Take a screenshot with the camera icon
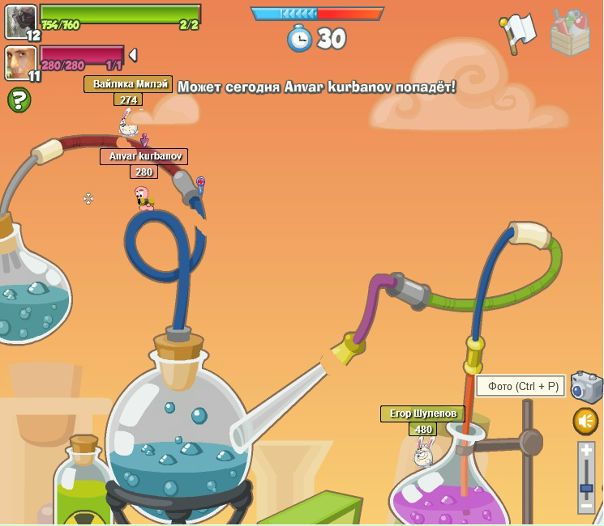This screenshot has height=526, width=604. 586,386
